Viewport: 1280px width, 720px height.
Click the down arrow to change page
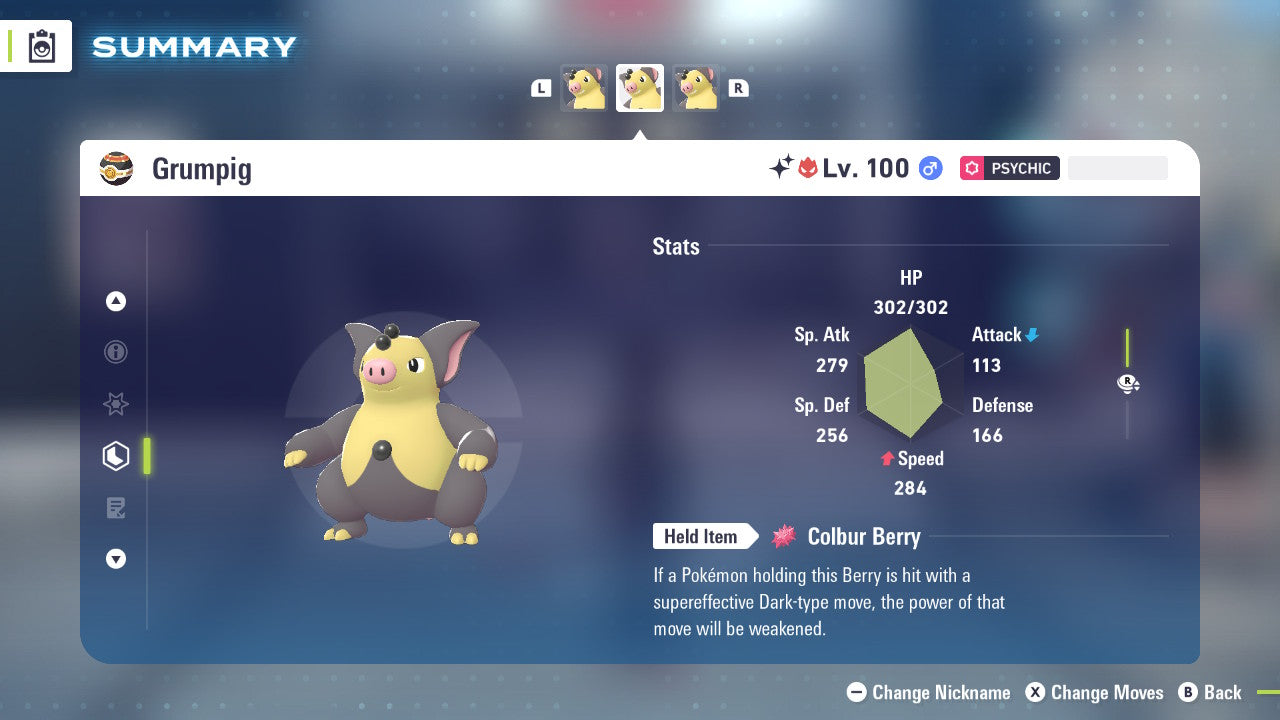pyautogui.click(x=116, y=559)
